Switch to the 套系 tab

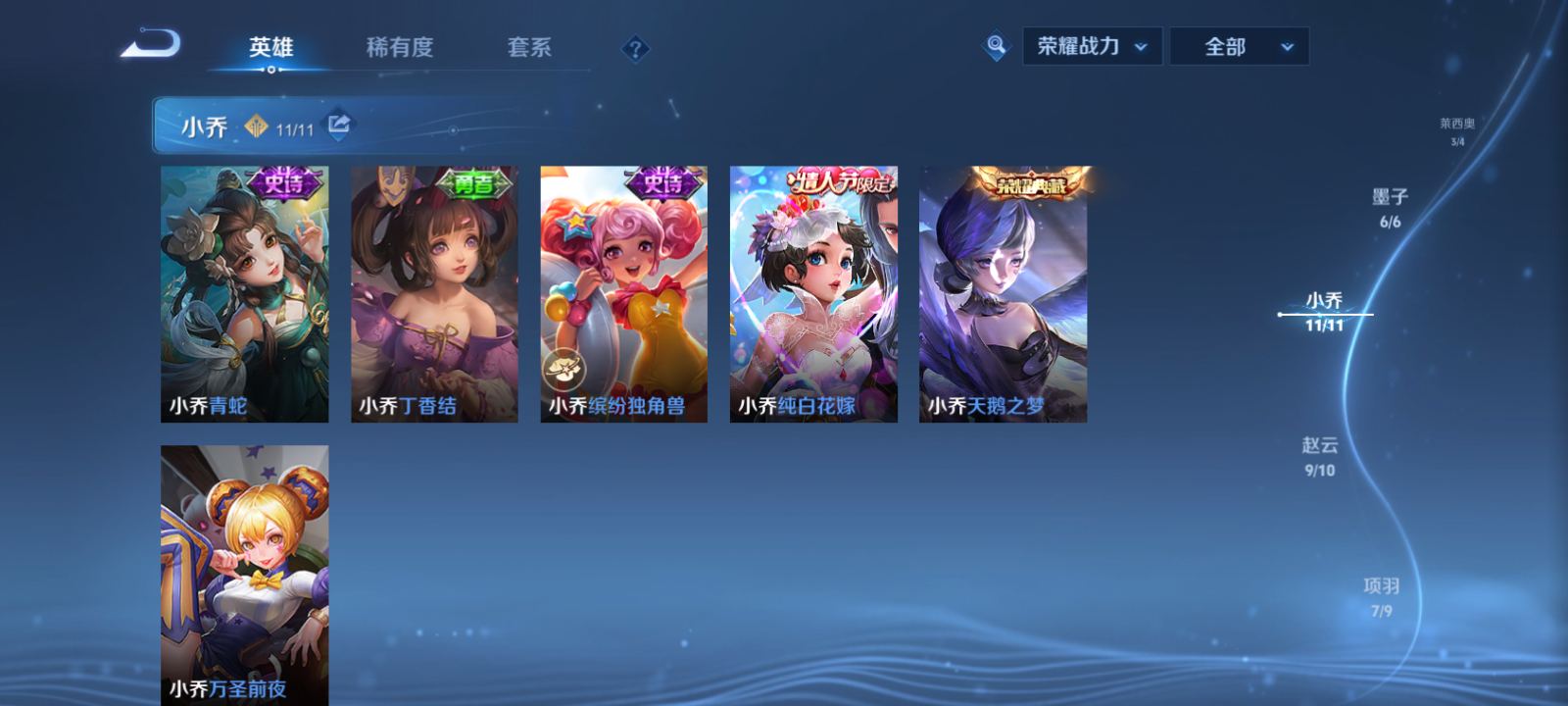pos(528,46)
